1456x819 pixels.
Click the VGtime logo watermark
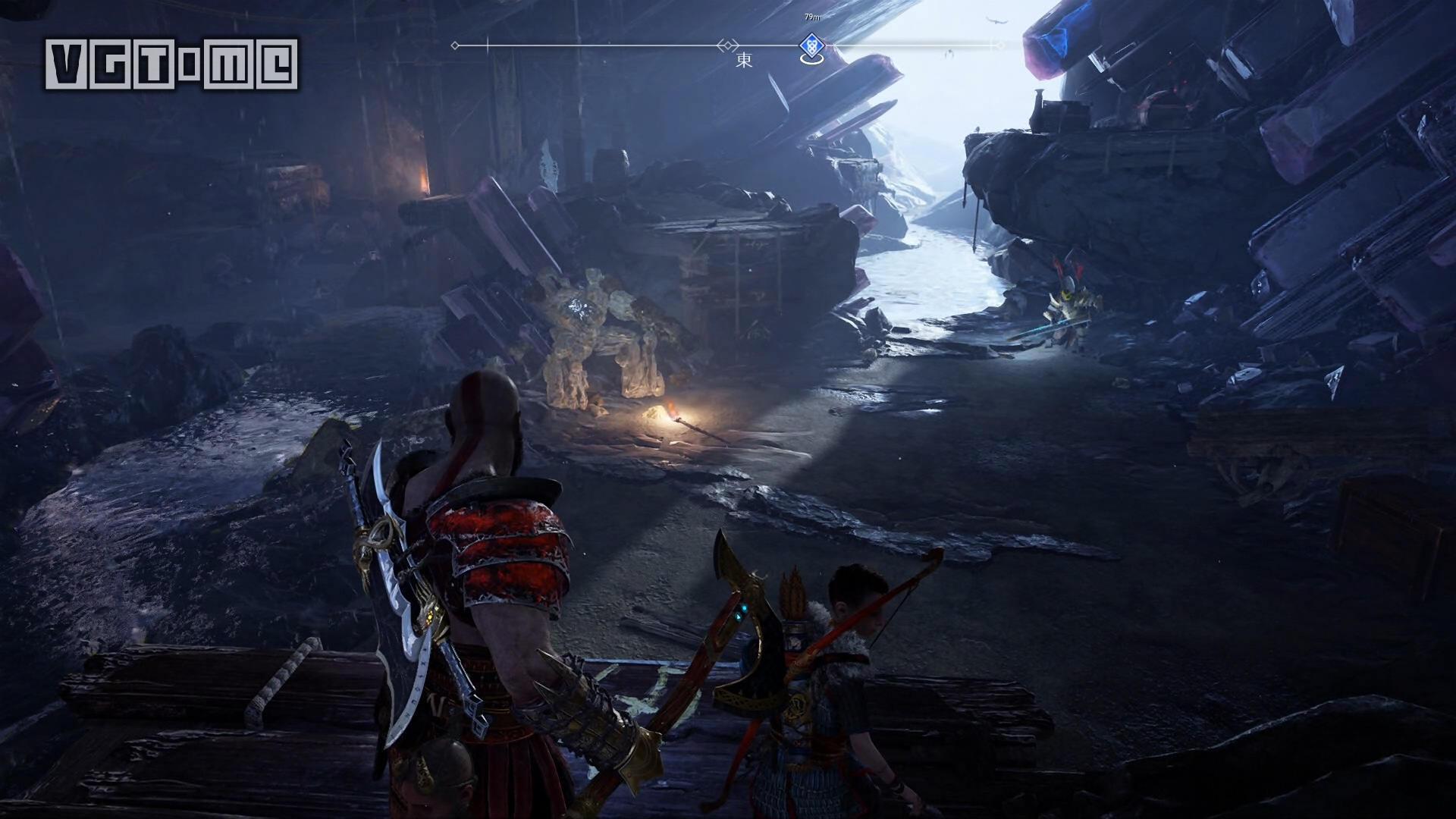tap(171, 64)
